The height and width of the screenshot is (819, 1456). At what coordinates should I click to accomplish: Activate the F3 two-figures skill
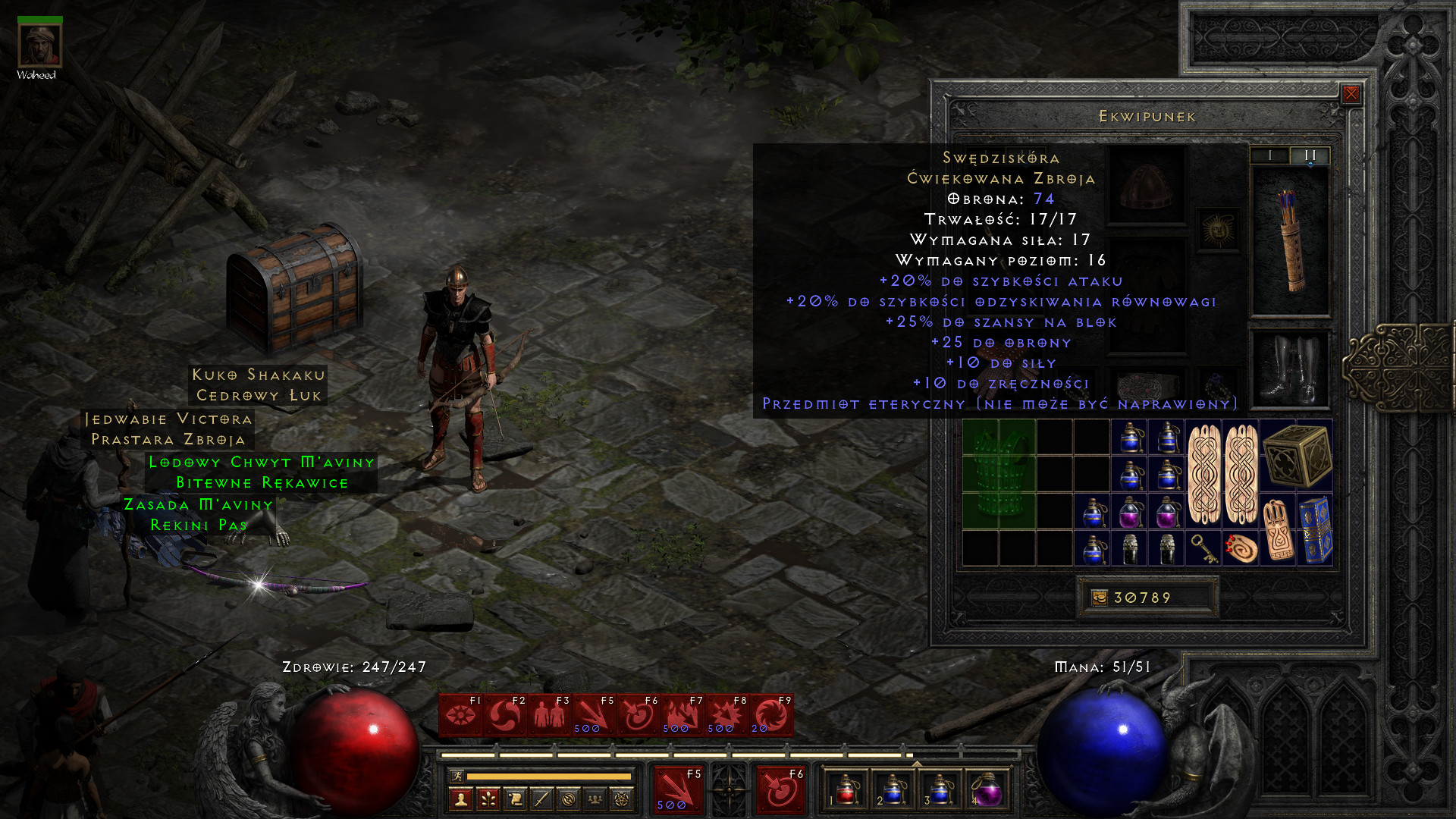549,714
